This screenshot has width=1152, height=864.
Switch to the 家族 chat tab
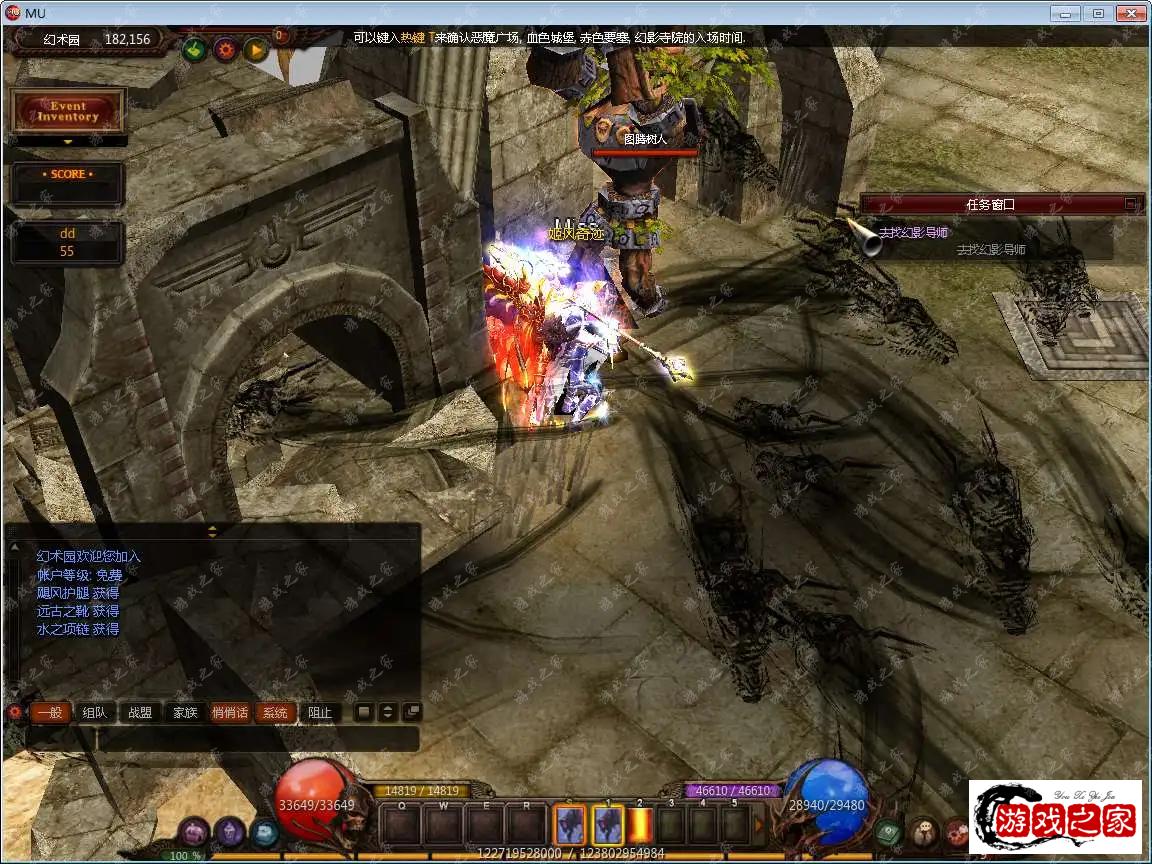(185, 713)
